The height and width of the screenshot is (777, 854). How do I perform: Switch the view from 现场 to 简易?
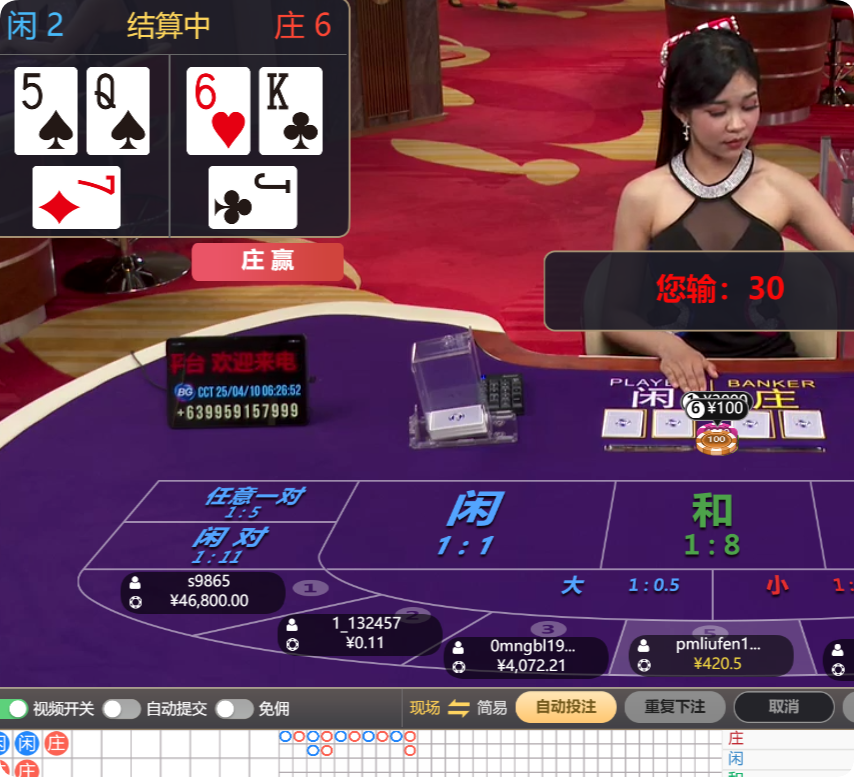point(459,708)
